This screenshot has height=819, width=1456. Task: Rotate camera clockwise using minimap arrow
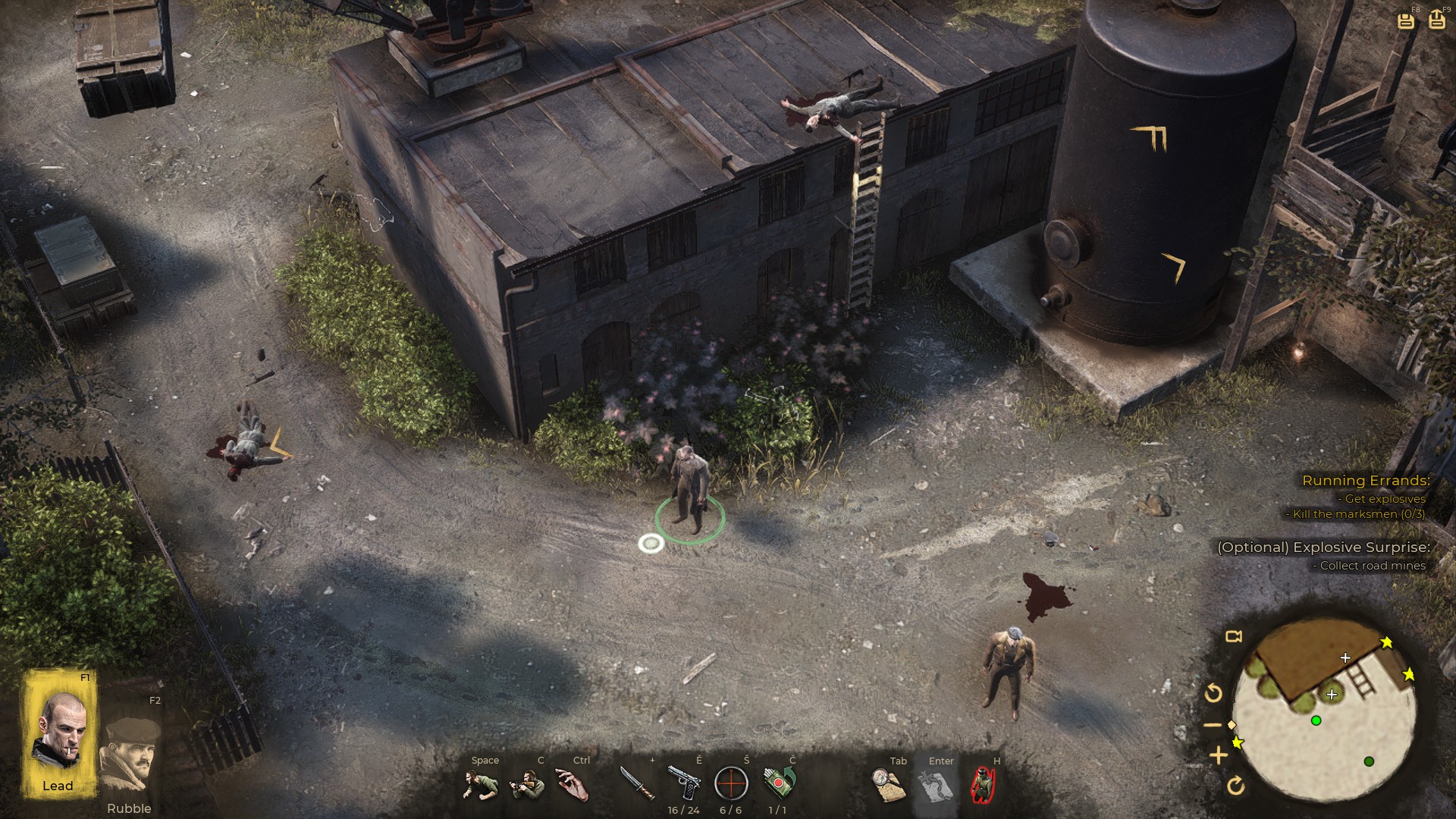1235,786
